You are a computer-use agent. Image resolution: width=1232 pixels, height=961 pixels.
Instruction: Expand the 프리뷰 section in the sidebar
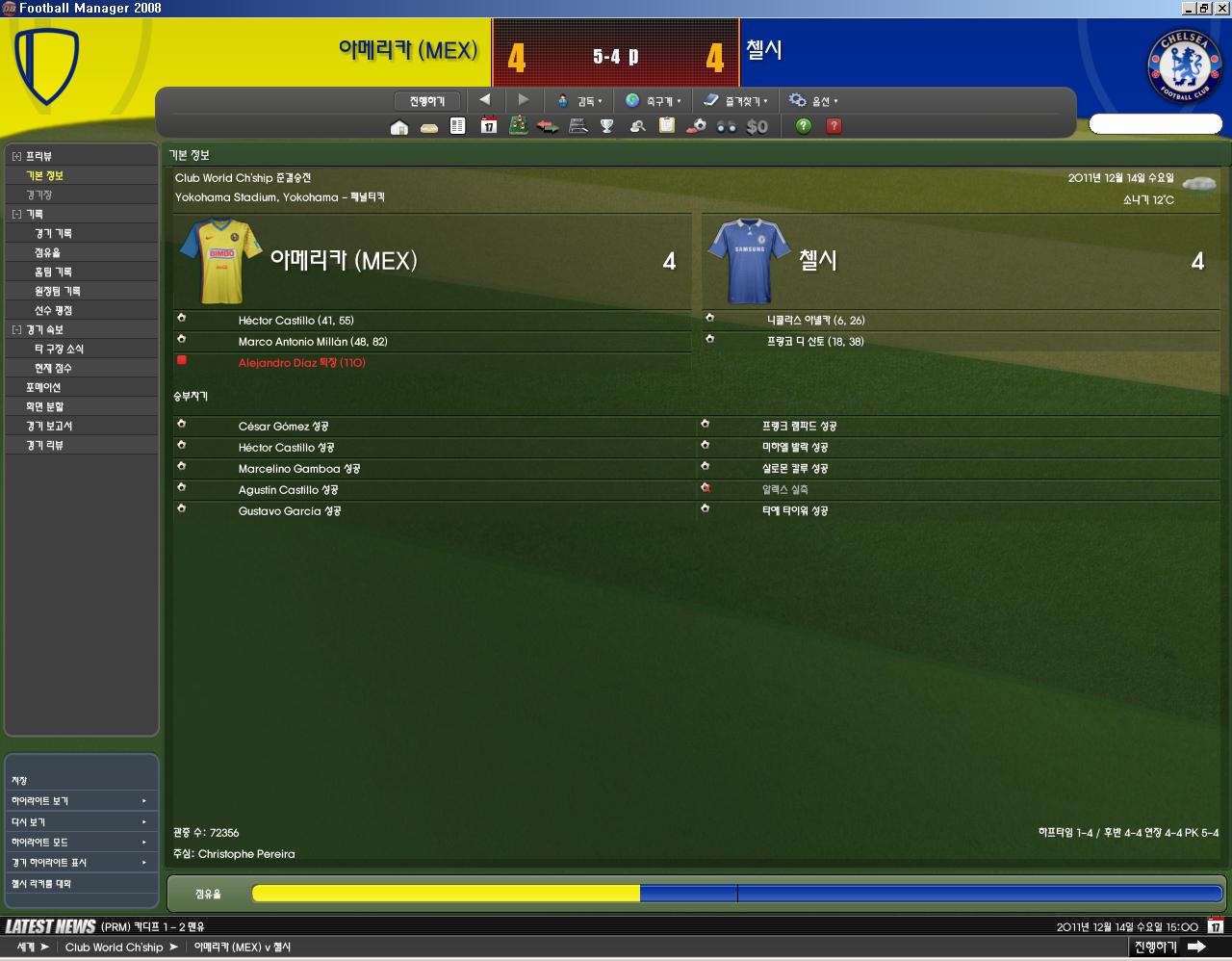point(17,156)
